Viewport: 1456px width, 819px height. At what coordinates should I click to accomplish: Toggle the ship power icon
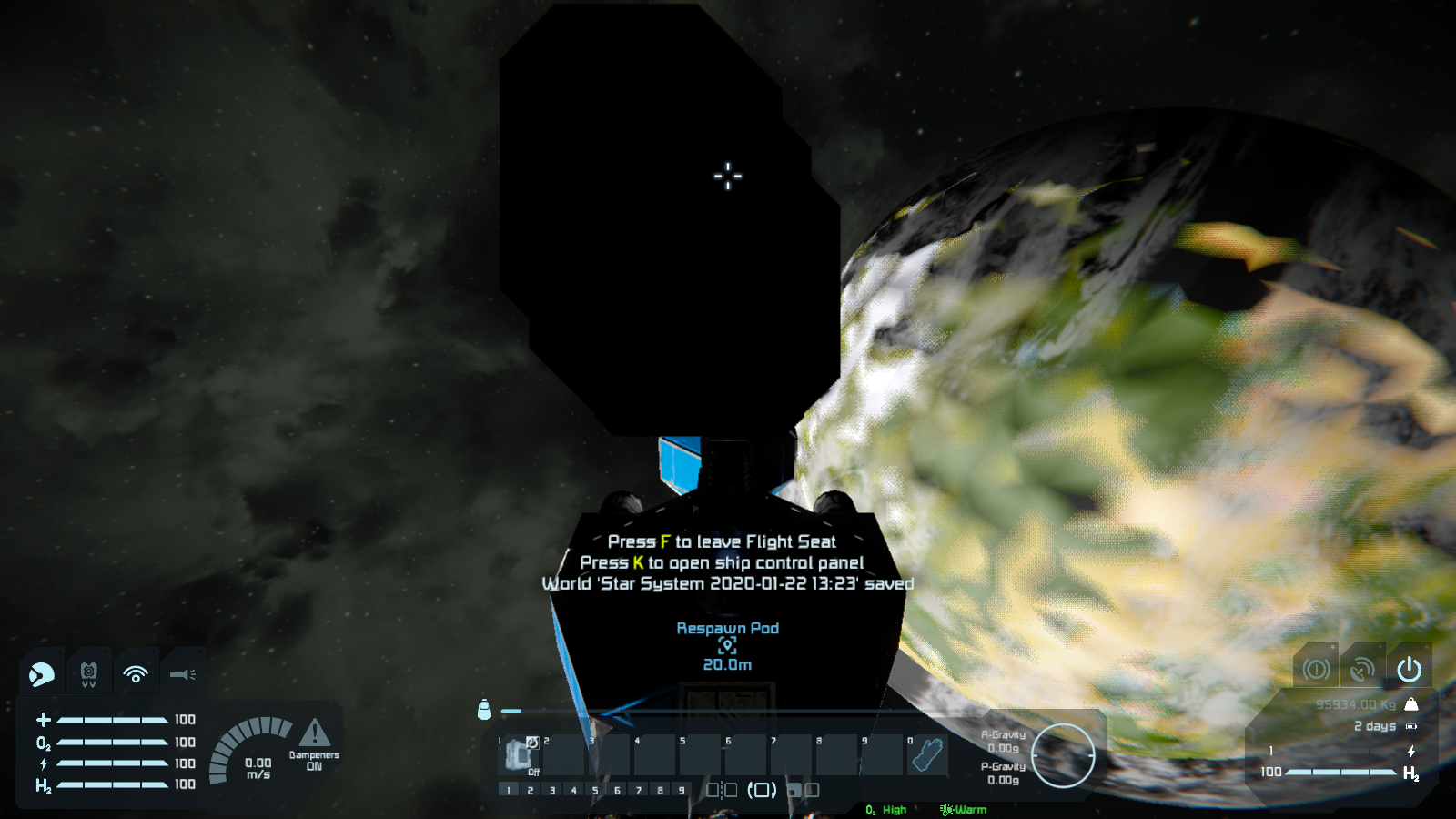click(1409, 670)
